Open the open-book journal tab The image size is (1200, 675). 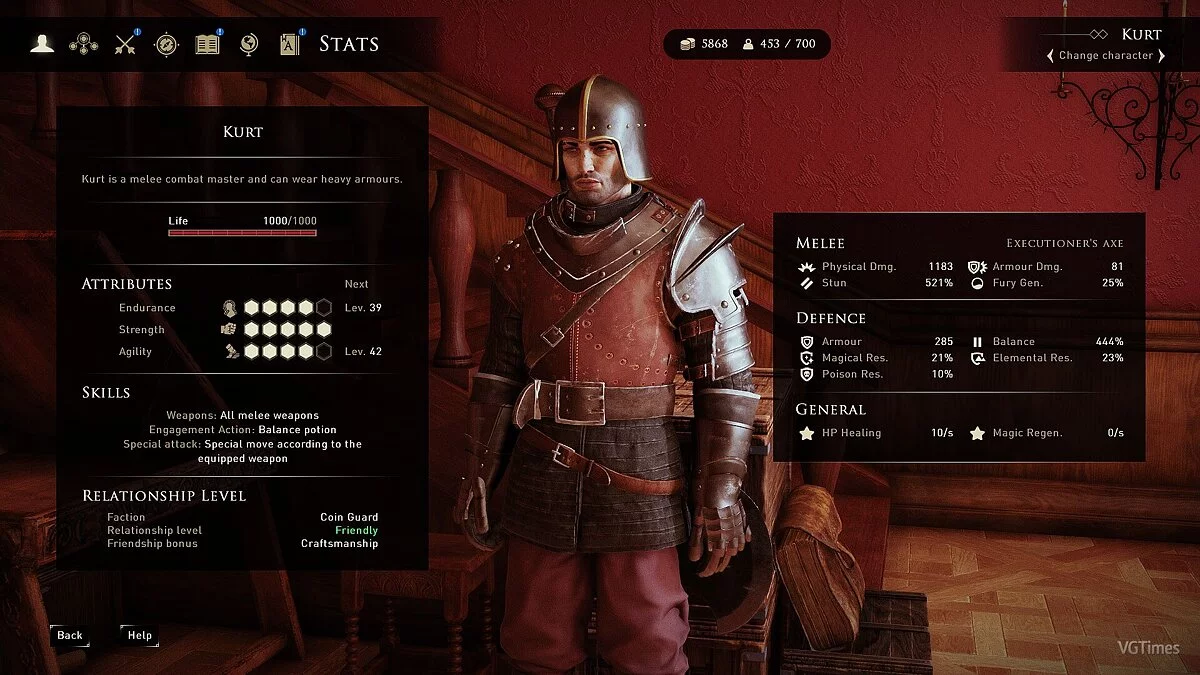[x=207, y=44]
